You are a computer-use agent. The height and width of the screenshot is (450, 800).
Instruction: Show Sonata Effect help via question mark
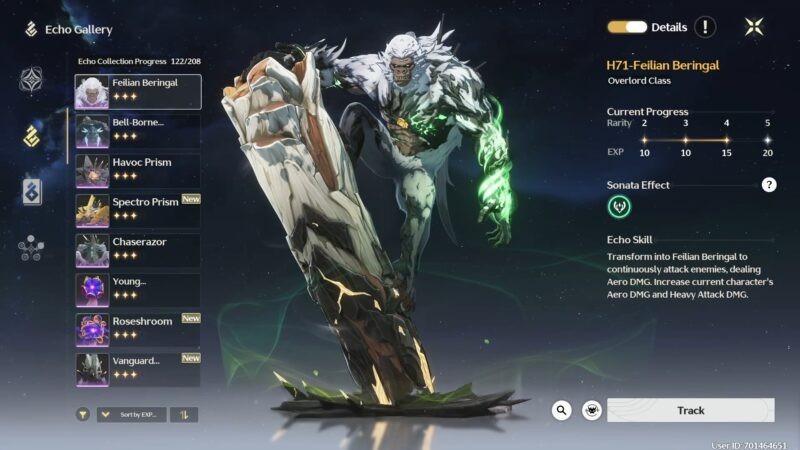[769, 185]
